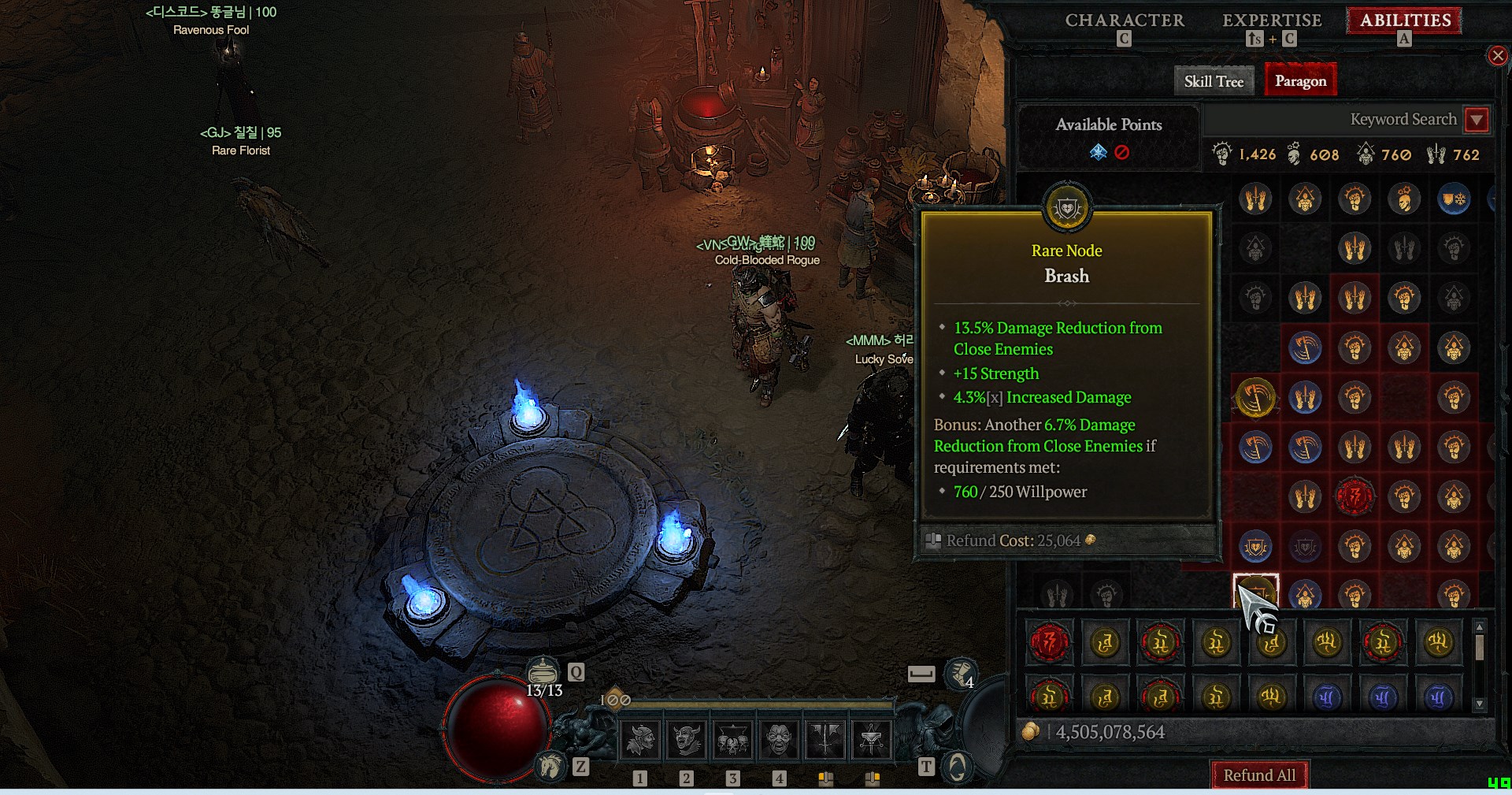Viewport: 1512px width, 795px height.
Task: Use the healing potion icon
Action: click(x=543, y=671)
